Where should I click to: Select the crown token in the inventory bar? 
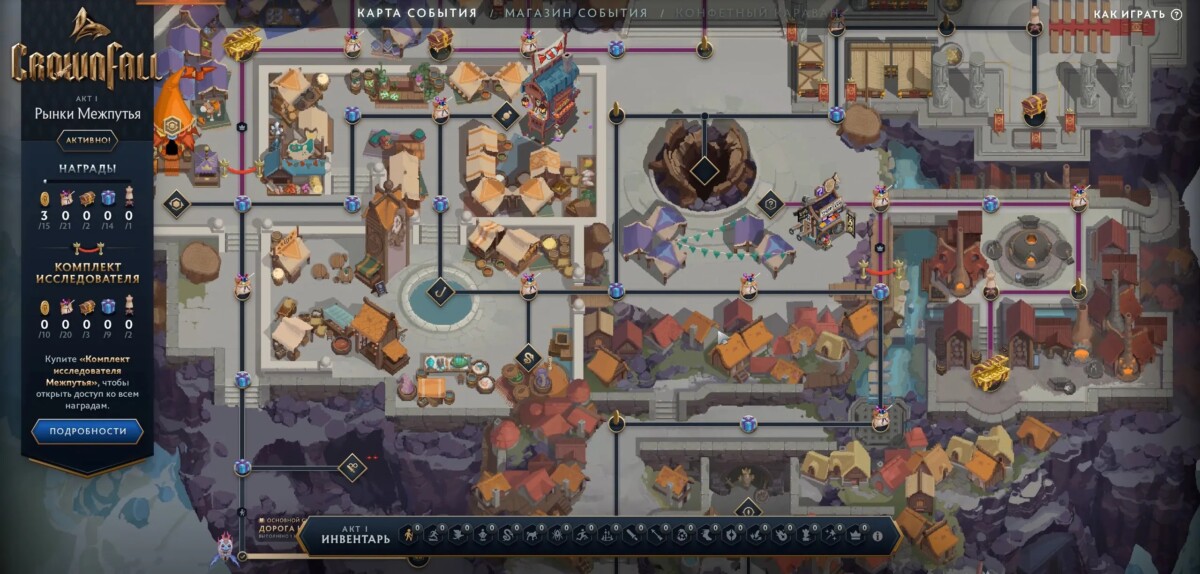(x=855, y=537)
